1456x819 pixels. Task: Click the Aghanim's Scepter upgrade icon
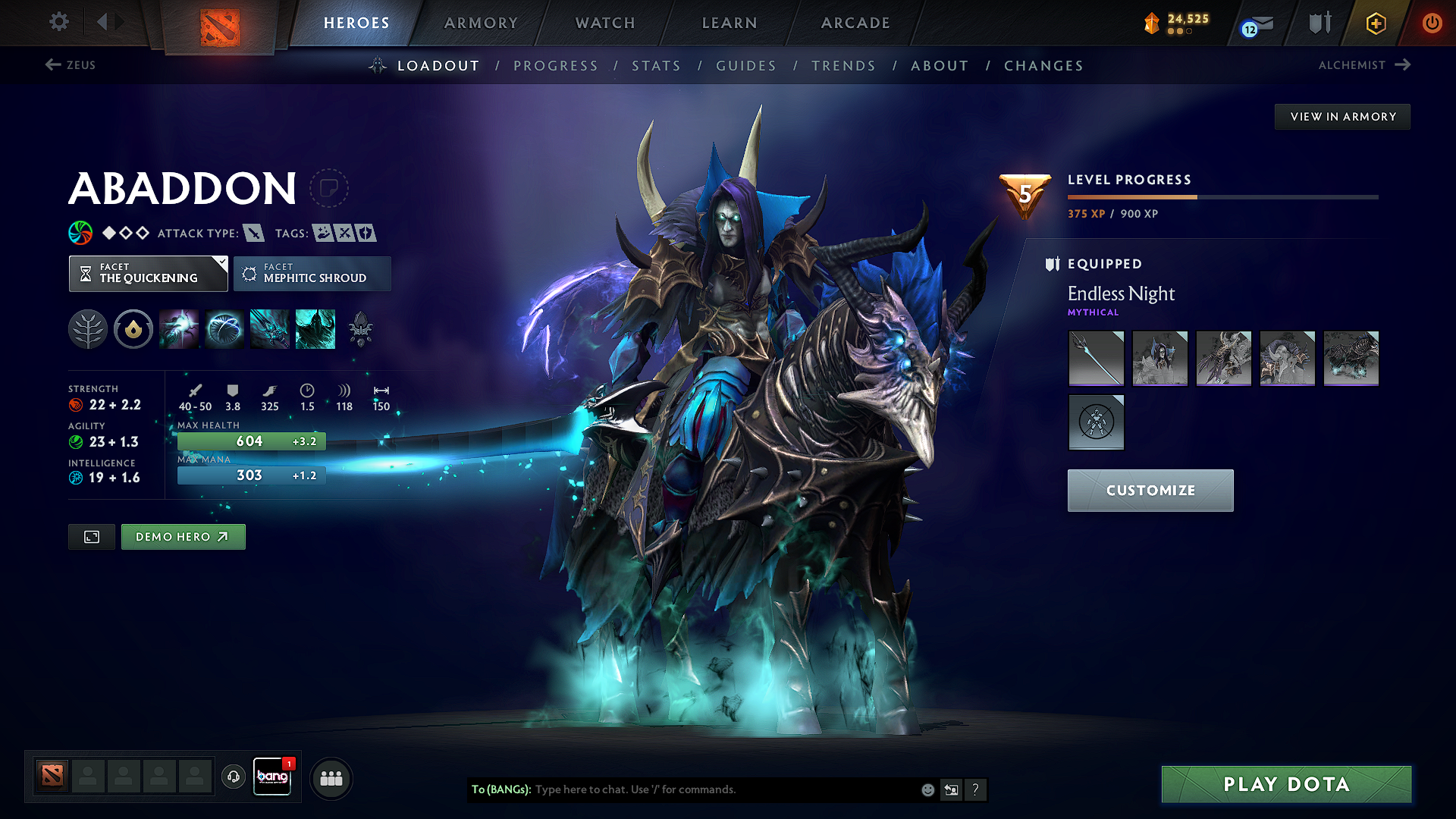359,328
